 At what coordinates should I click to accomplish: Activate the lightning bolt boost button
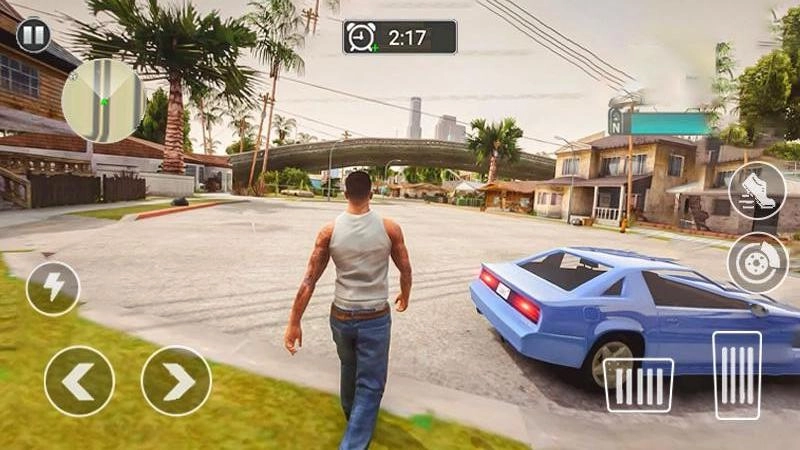(x=53, y=289)
